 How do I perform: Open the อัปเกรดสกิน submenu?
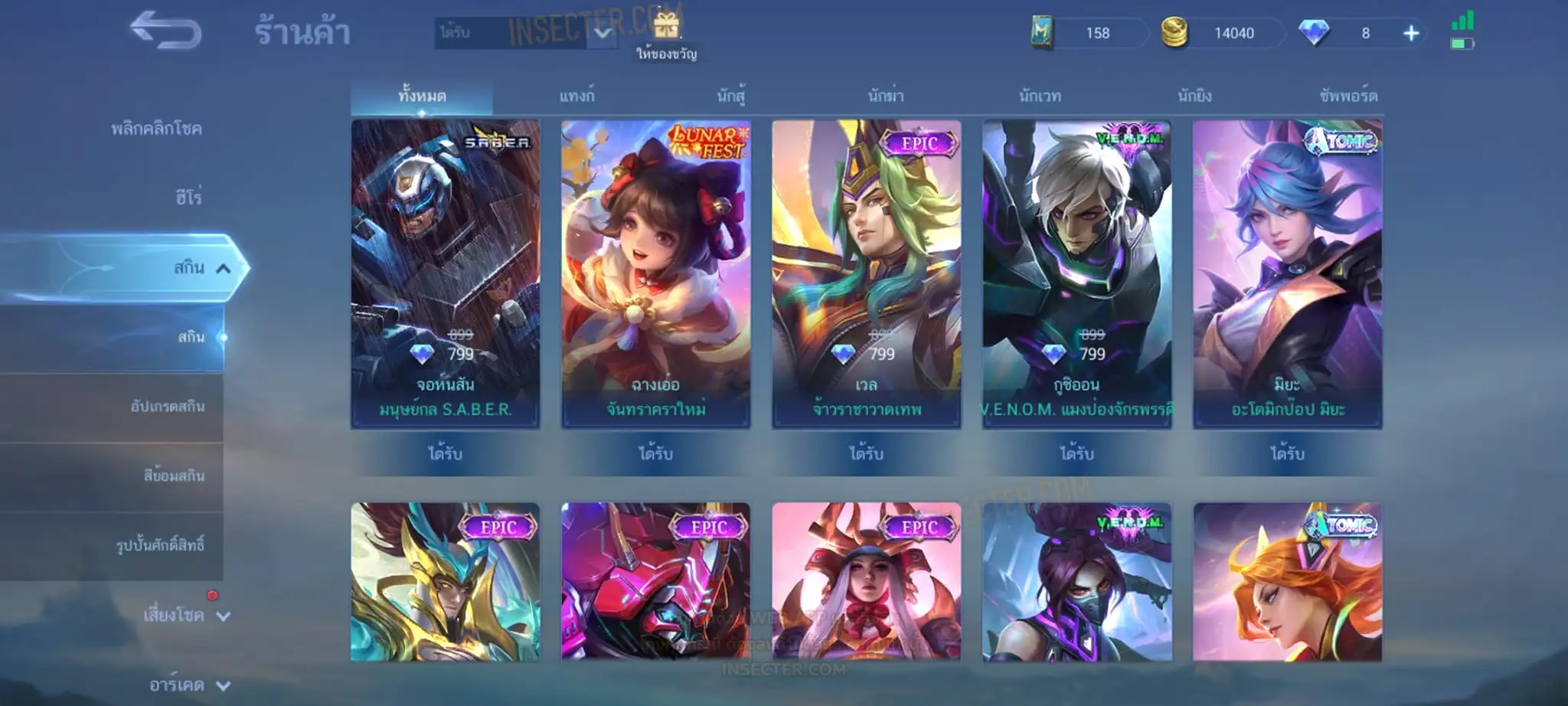167,407
